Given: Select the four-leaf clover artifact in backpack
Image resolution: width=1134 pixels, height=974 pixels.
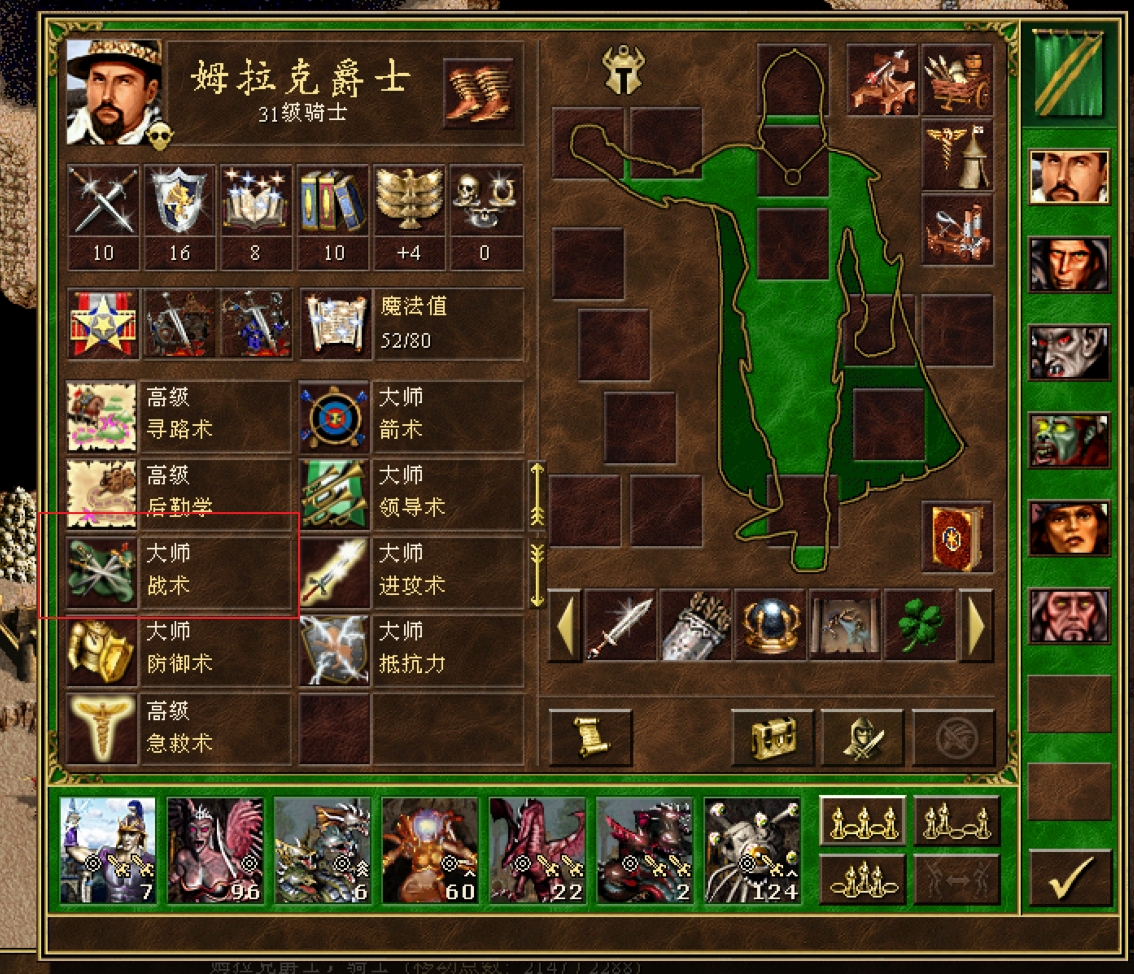Looking at the screenshot, I should point(919,625).
